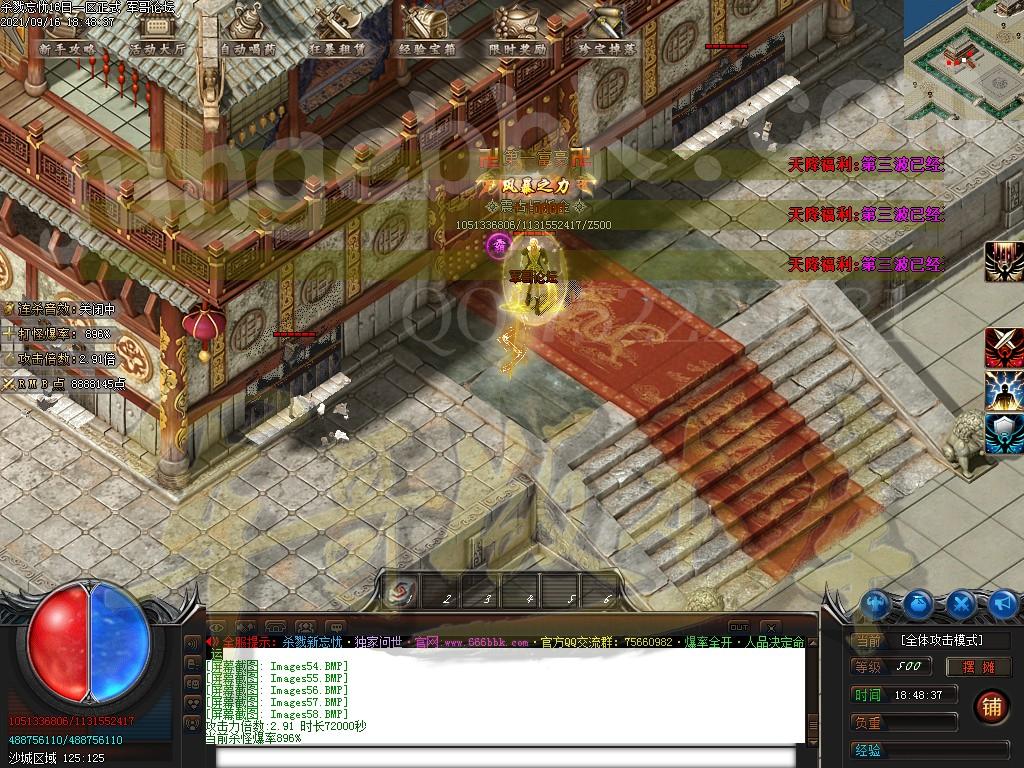
Task: Open the blue character figure menu button
Action: 877,604
